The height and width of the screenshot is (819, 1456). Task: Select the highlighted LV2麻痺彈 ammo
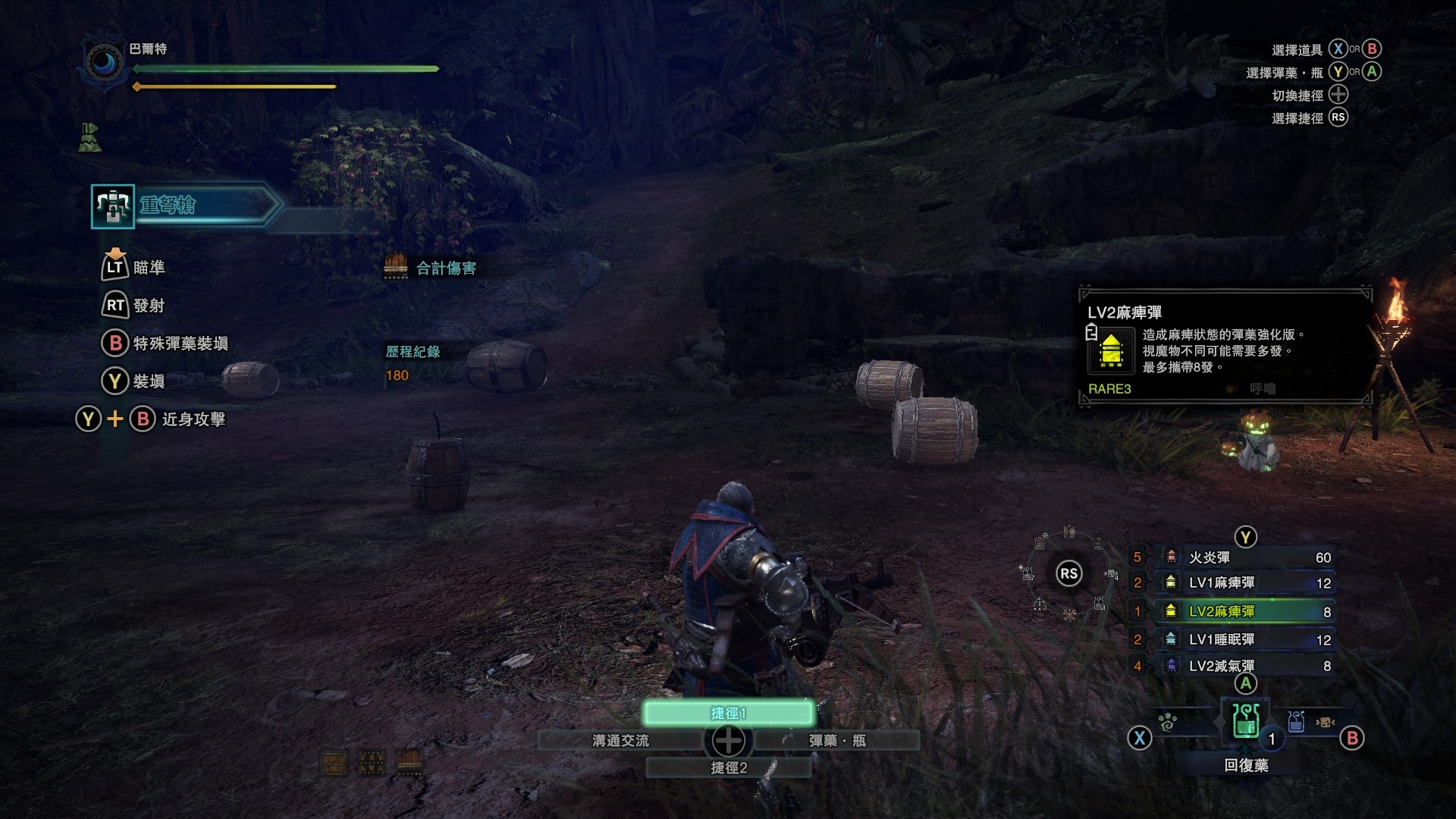pyautogui.click(x=1244, y=611)
